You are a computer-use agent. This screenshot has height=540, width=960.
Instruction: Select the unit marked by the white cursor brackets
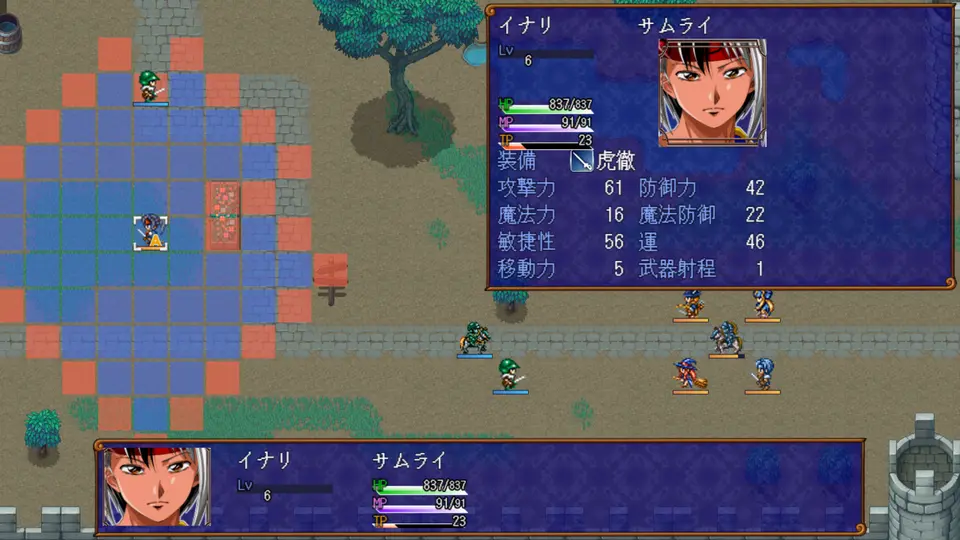(x=150, y=232)
